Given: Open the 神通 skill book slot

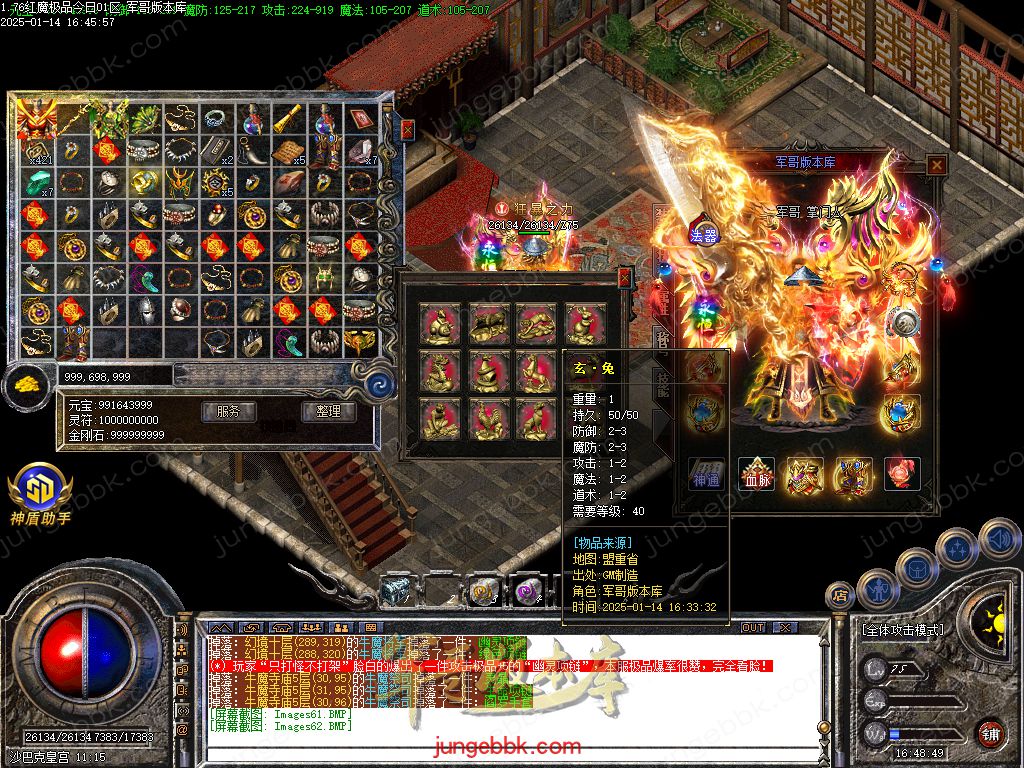Looking at the screenshot, I should [x=707, y=473].
